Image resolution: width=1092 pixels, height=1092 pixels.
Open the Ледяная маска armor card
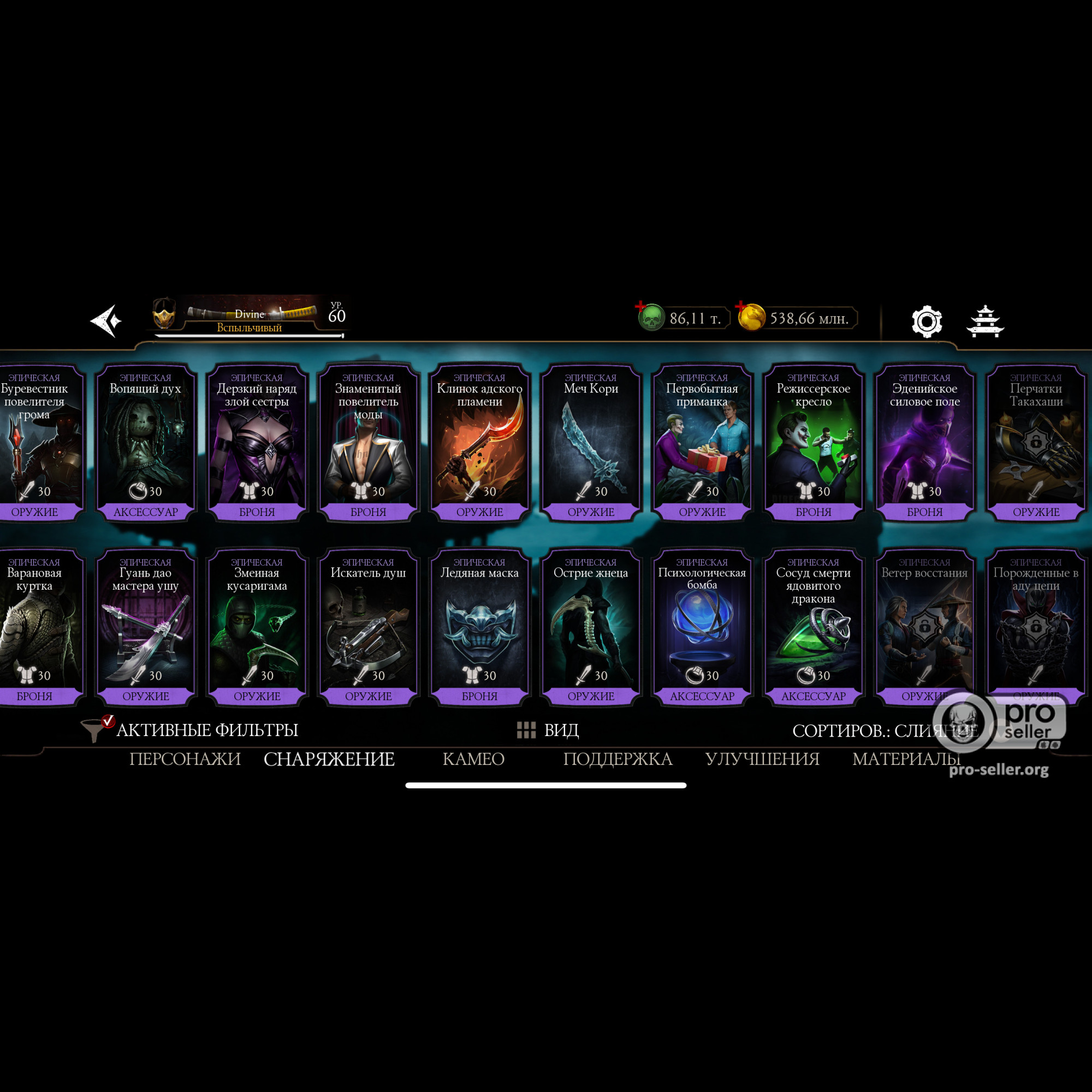(479, 626)
